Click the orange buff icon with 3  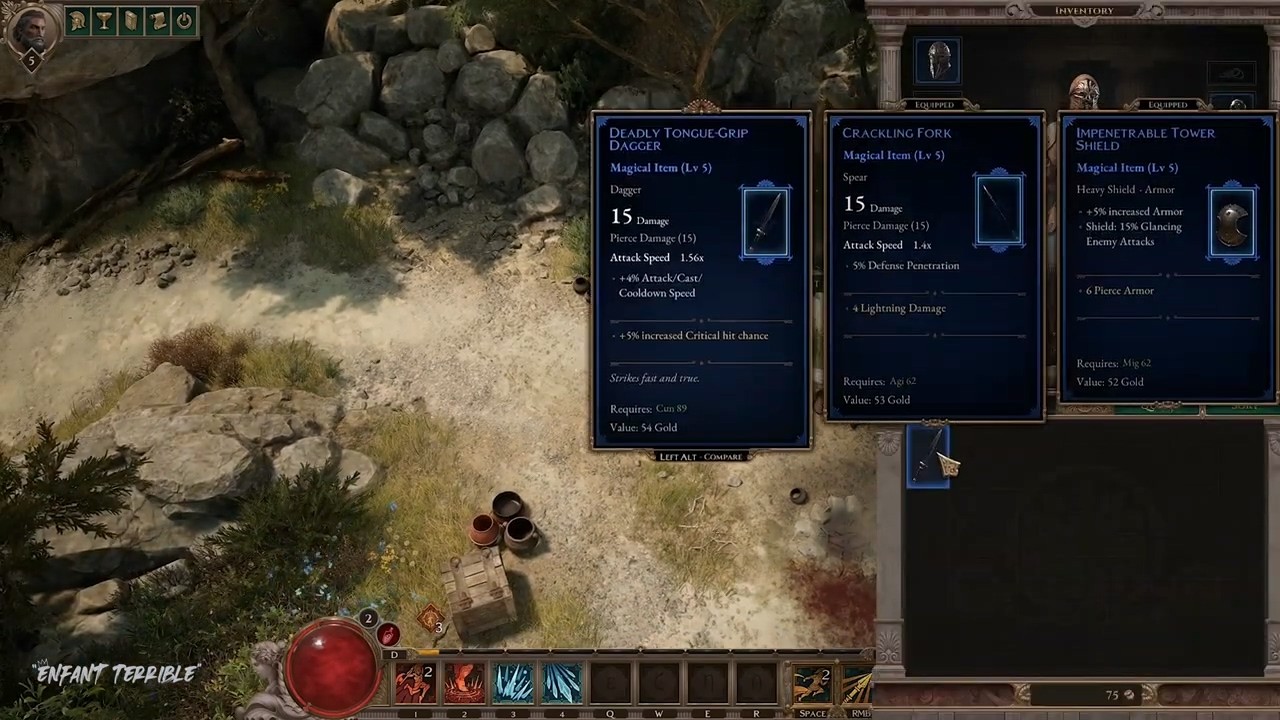tap(432, 621)
